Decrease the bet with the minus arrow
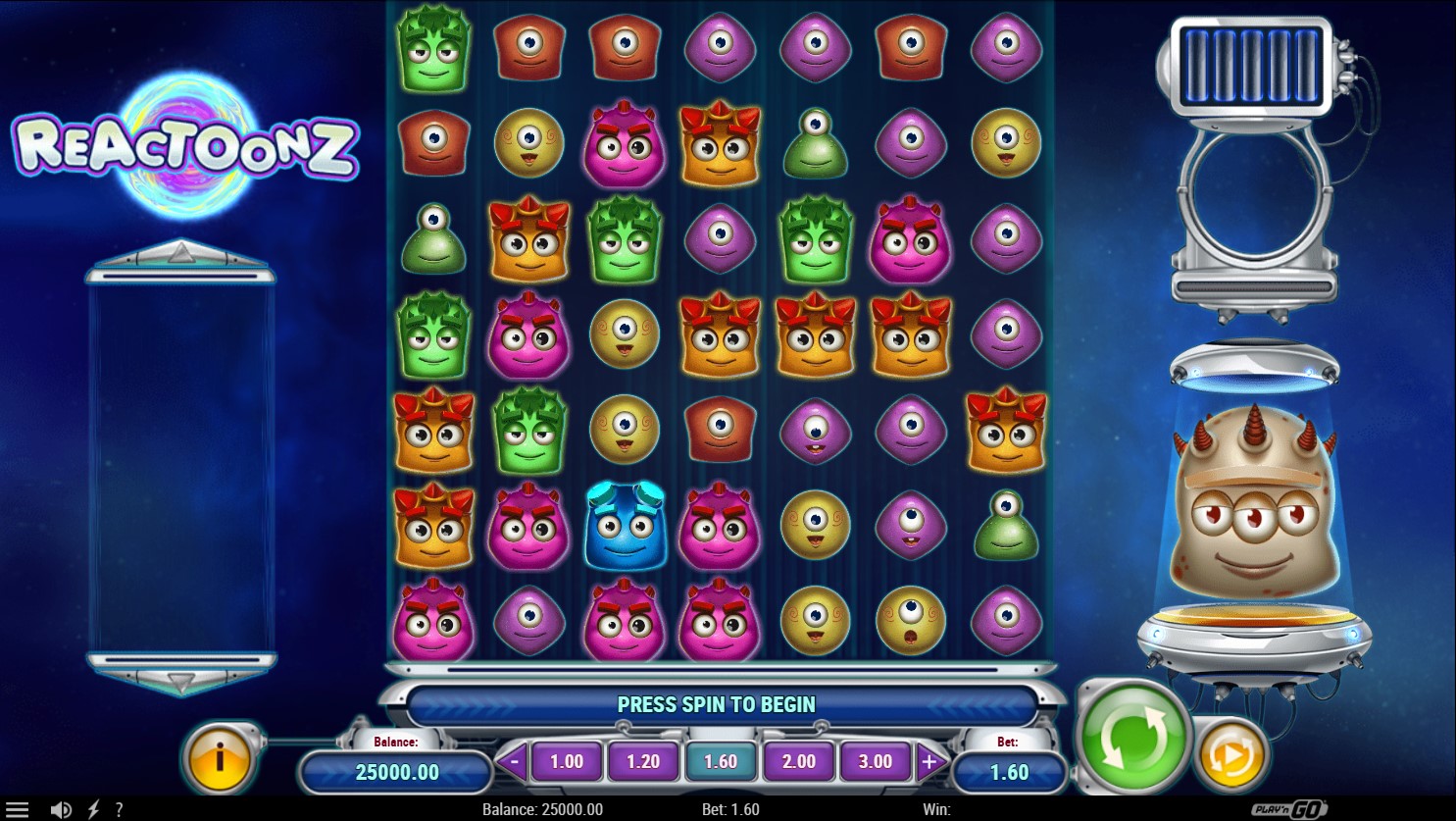This screenshot has width=1456, height=821. 512,761
